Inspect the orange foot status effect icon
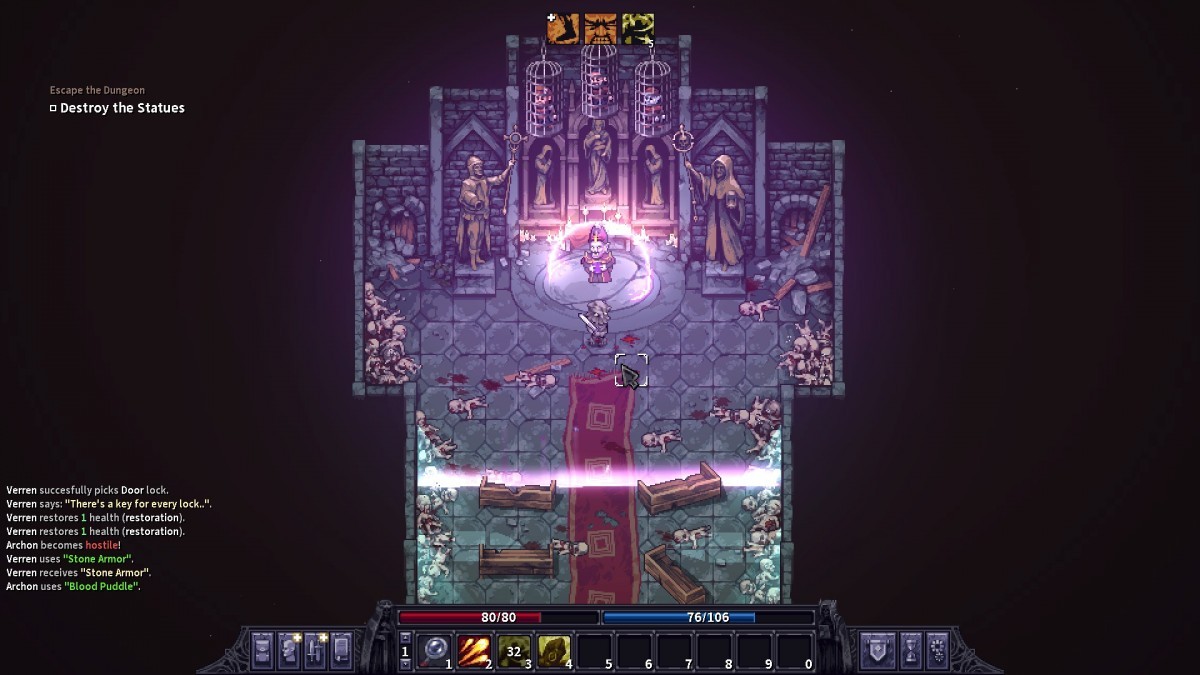 563,29
